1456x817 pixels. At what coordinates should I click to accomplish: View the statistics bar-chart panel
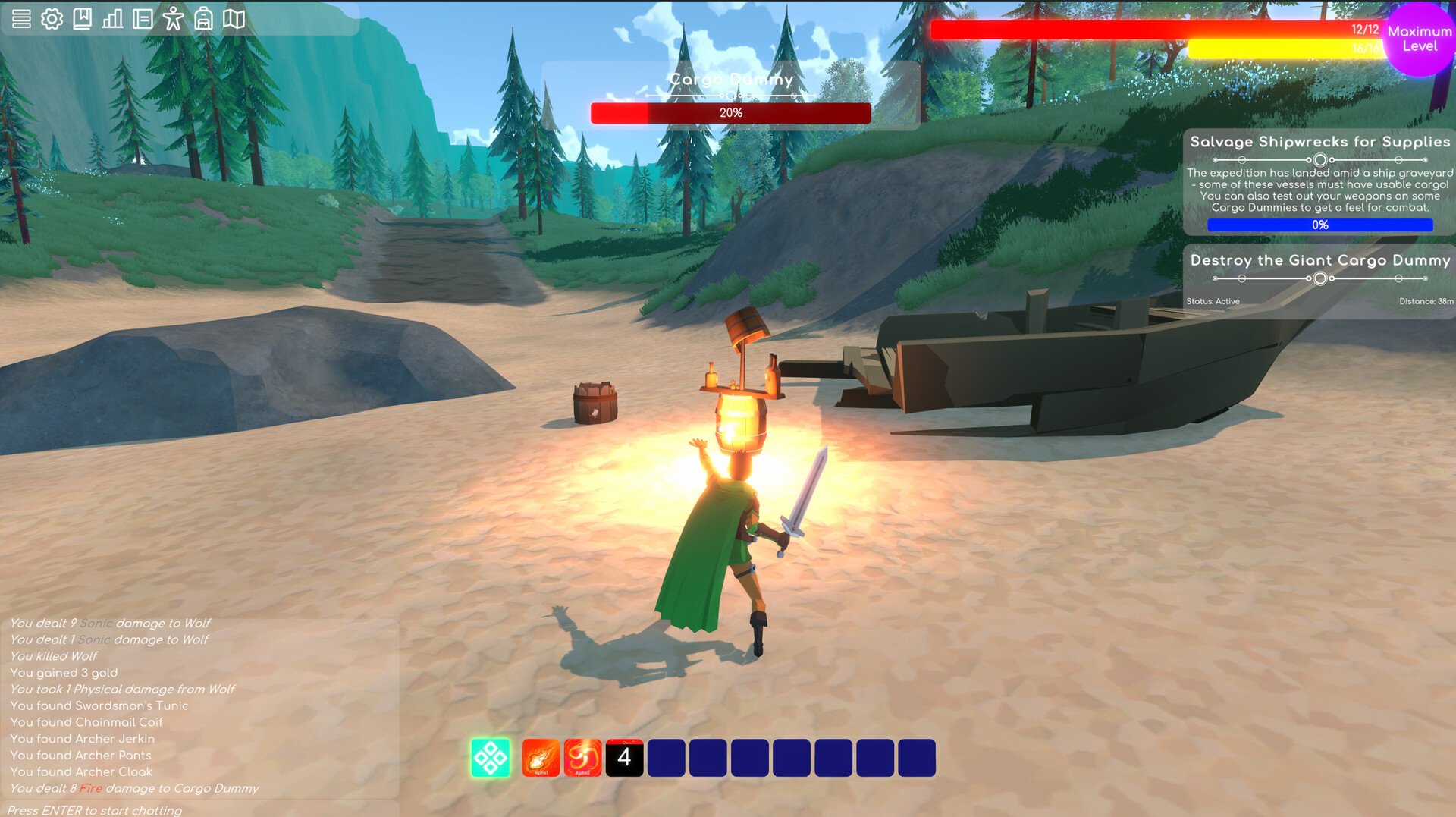[112, 19]
